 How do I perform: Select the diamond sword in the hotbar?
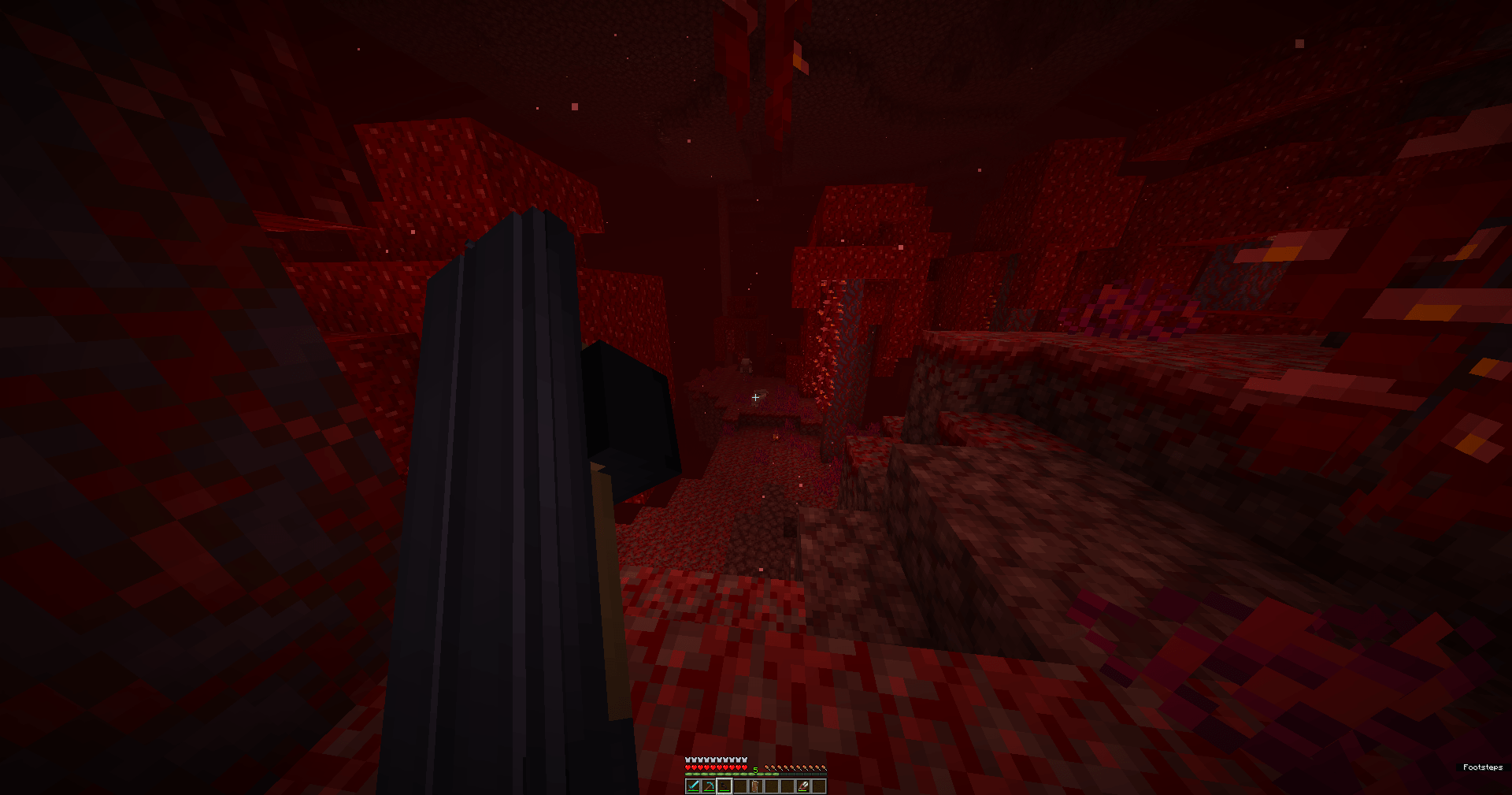(693, 786)
